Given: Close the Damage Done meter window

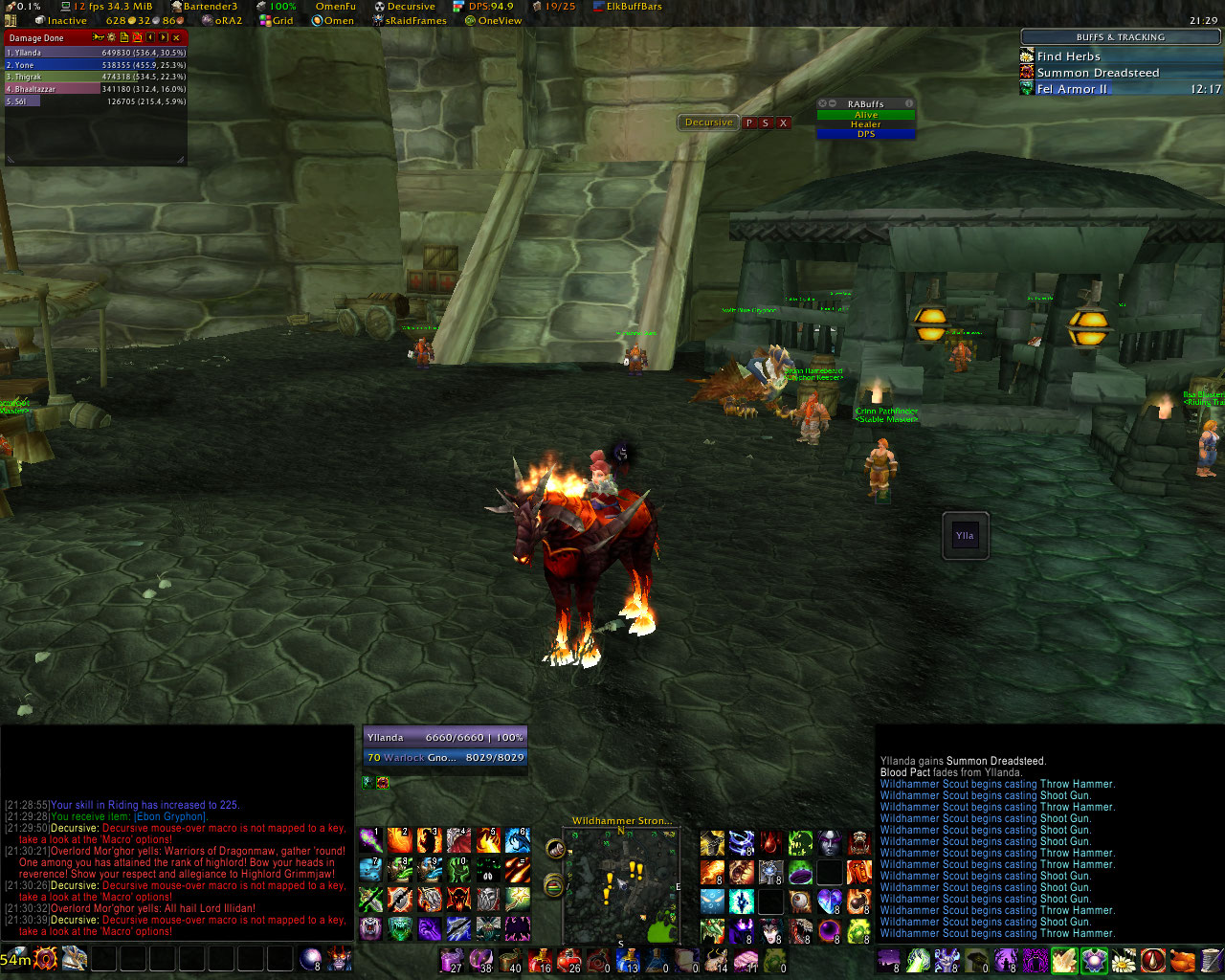Looking at the screenshot, I should coord(176,37).
